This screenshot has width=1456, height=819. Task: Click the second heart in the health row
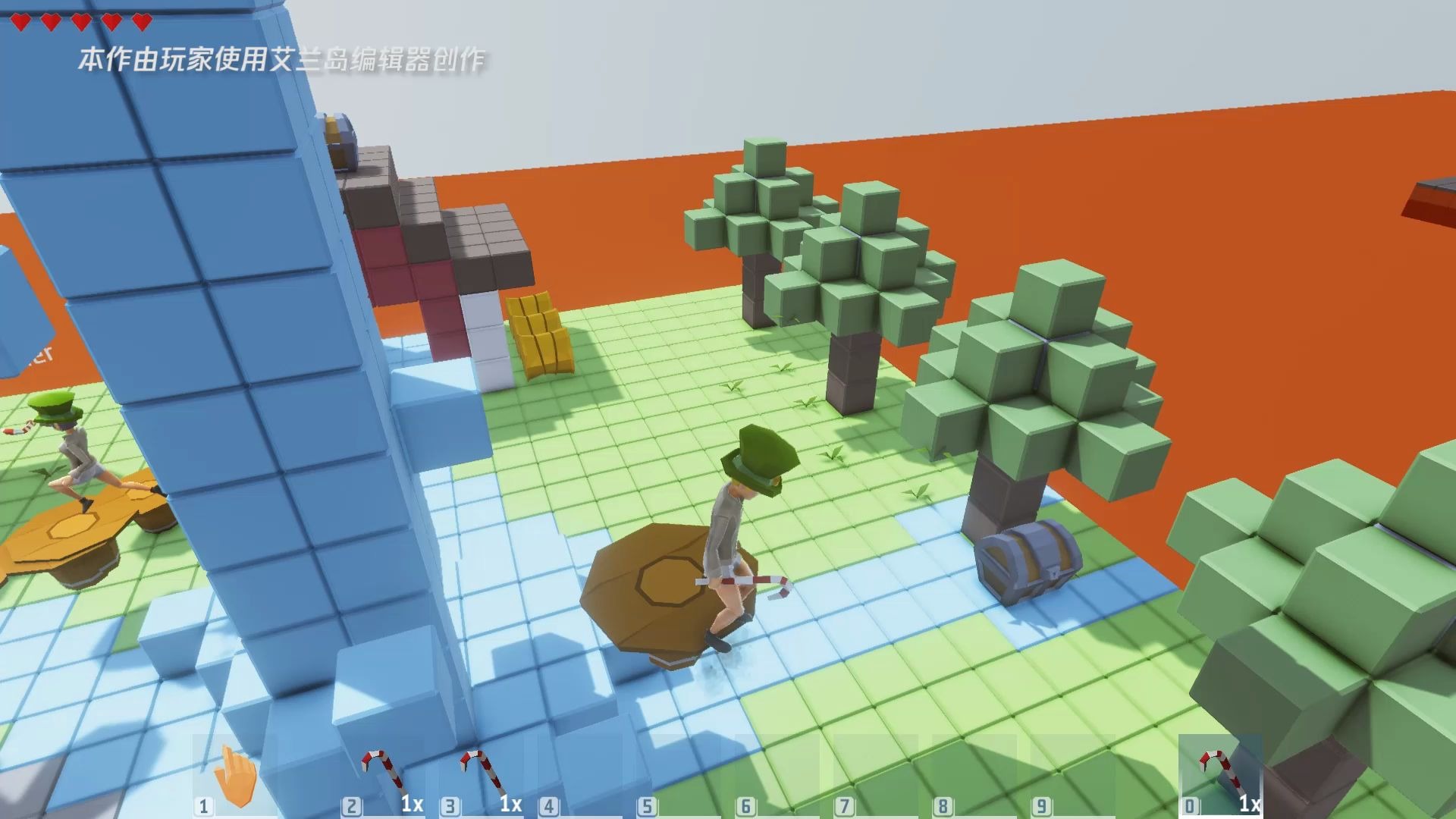tap(52, 23)
